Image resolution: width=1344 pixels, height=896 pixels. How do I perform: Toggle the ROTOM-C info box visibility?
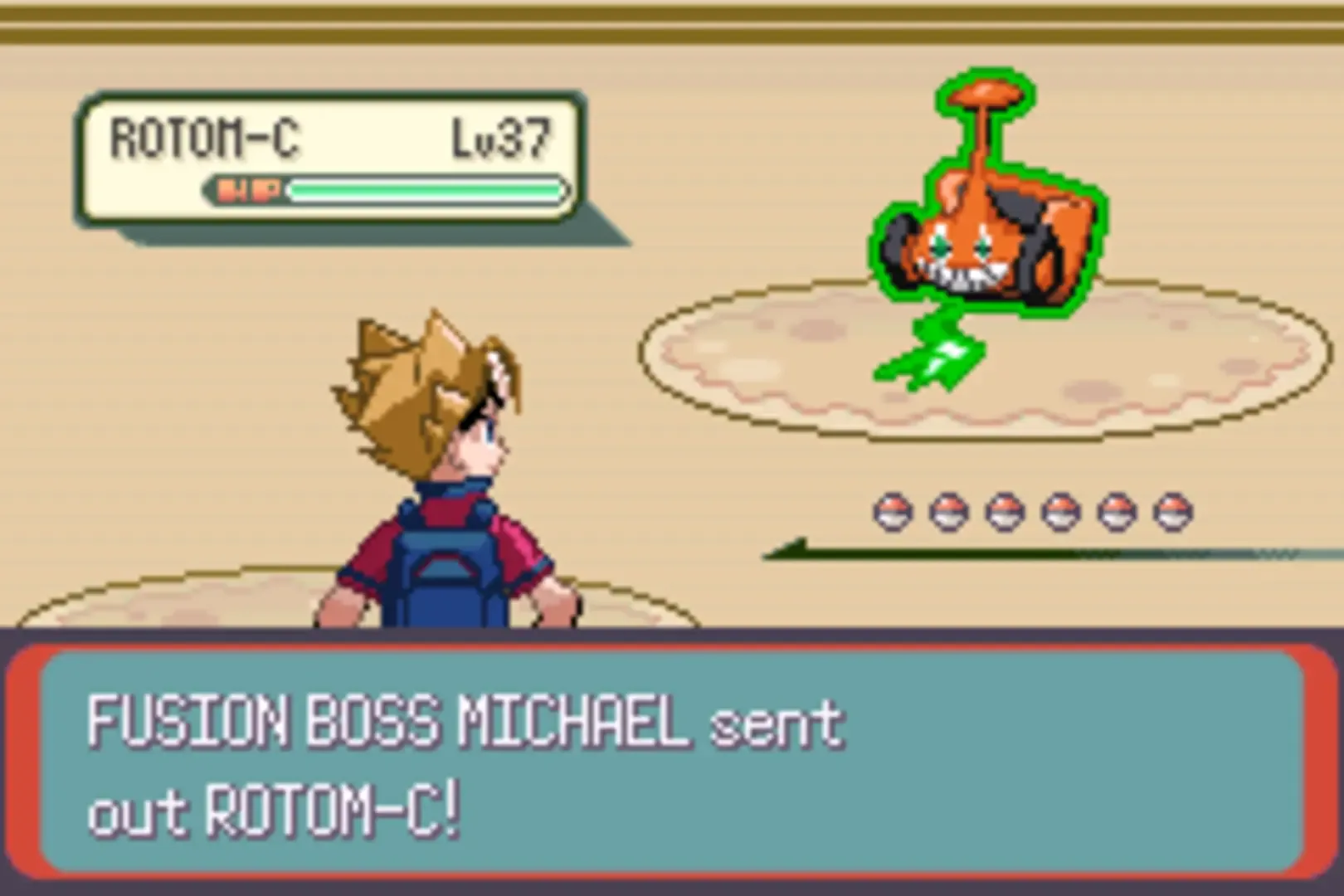coord(332,158)
